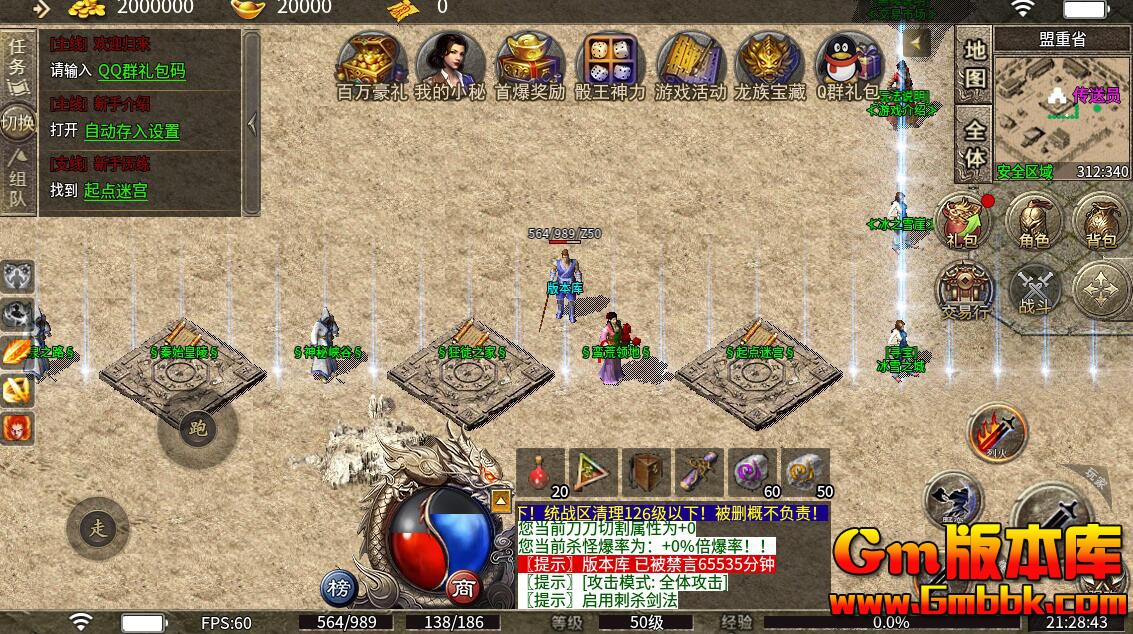Open the 交易行 trading house
The width and height of the screenshot is (1133, 634).
point(964,291)
